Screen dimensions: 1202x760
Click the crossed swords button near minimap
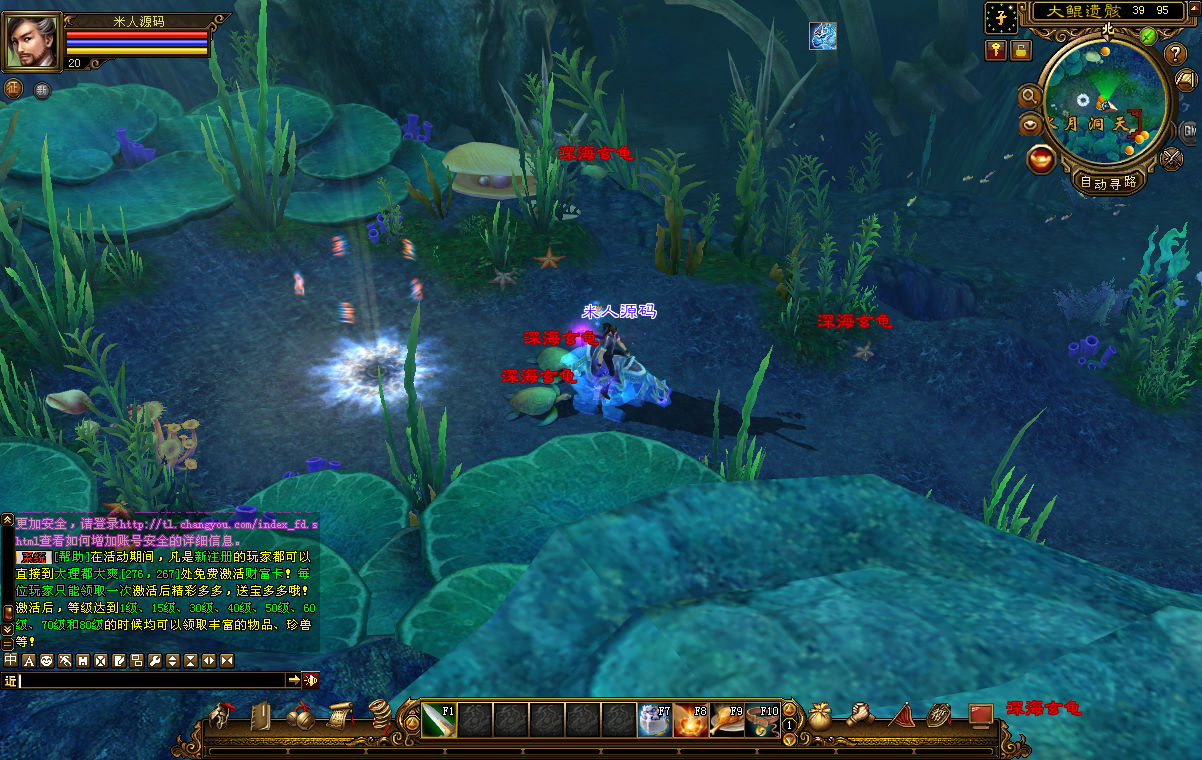pos(1172,157)
